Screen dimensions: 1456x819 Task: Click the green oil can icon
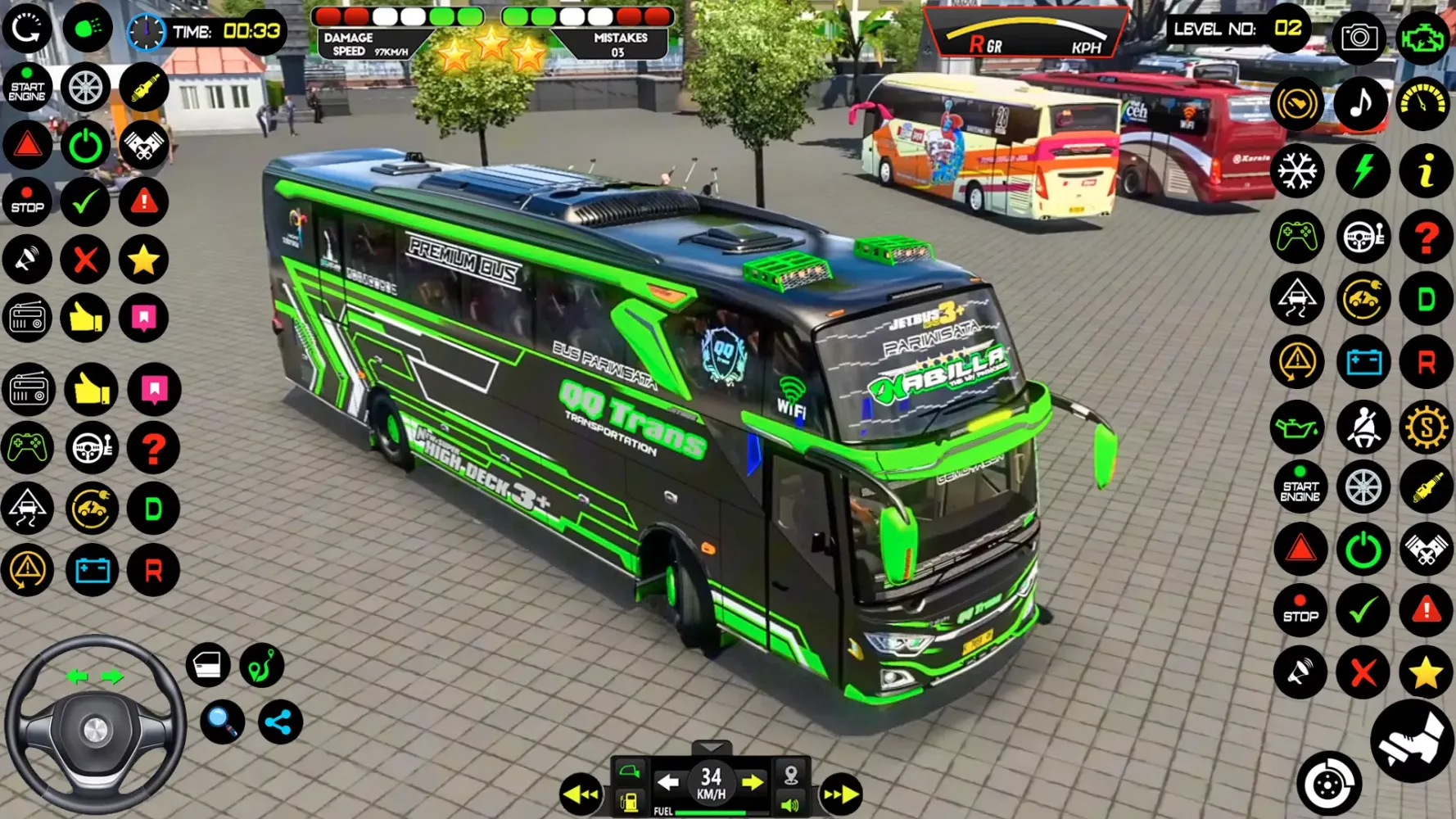click(1297, 427)
